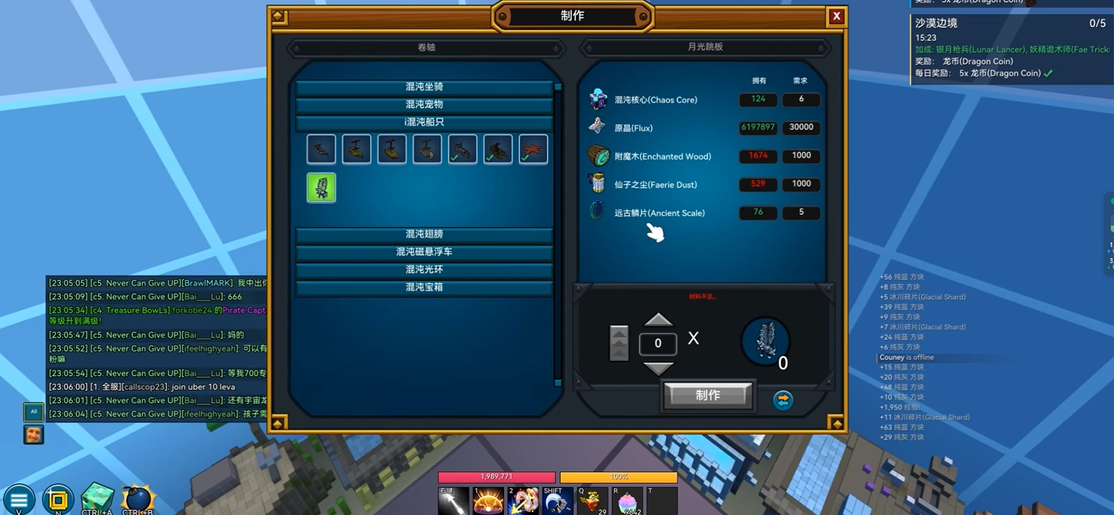This screenshot has height=515, width=1114.
Task: Set craft quantity to maximum
Action: point(619,343)
